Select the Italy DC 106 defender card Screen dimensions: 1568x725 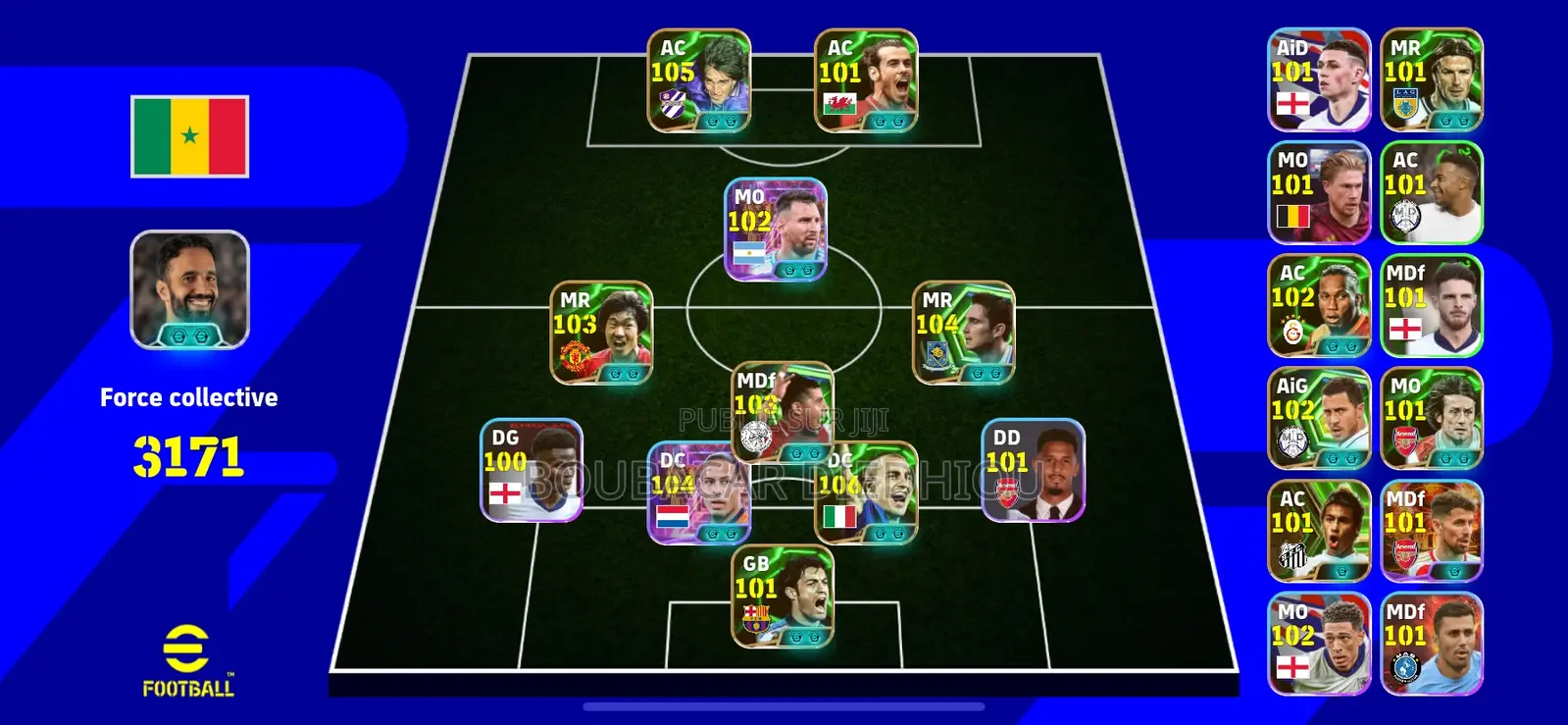point(868,492)
